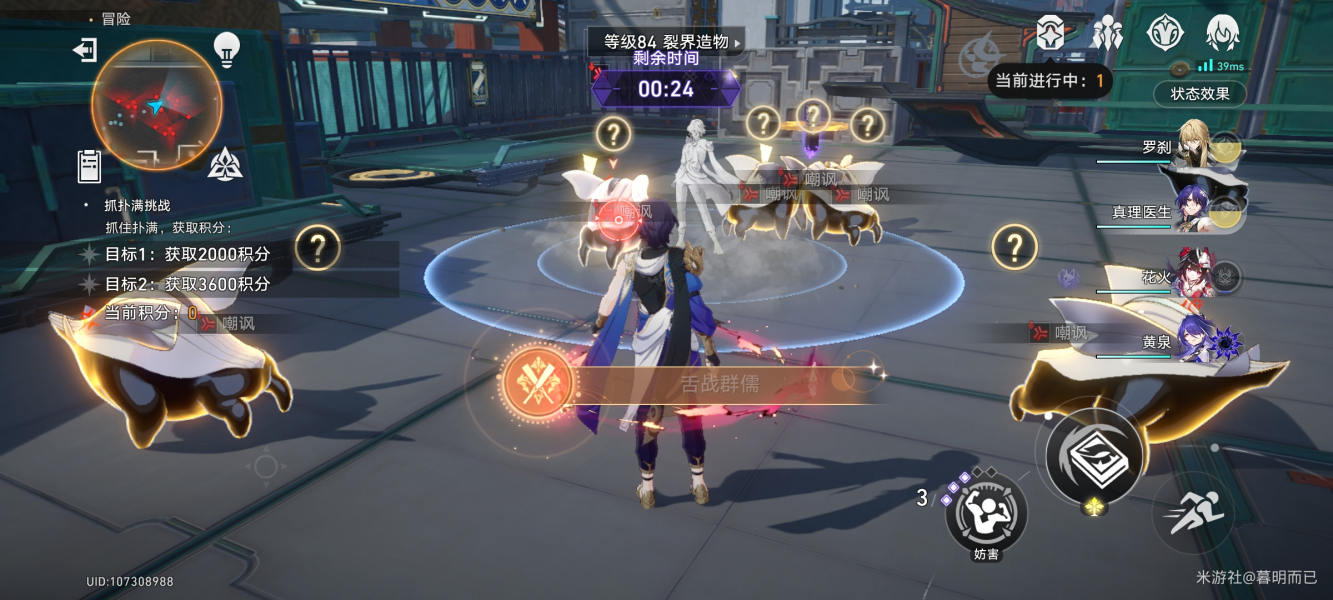The width and height of the screenshot is (1333, 600).
Task: Tap the three-figures team icon
Action: (1107, 33)
